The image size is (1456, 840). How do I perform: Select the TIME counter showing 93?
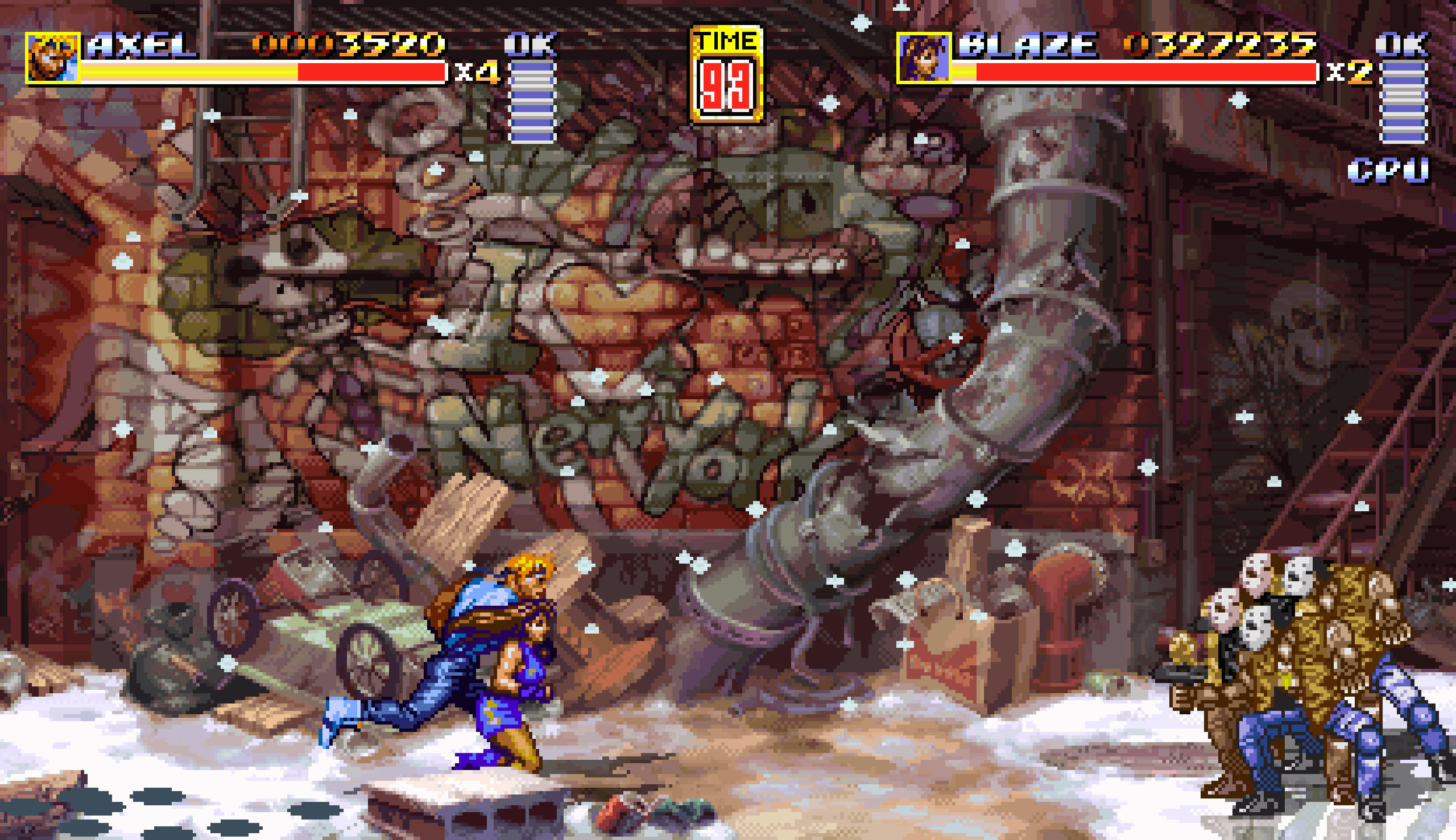[728, 86]
